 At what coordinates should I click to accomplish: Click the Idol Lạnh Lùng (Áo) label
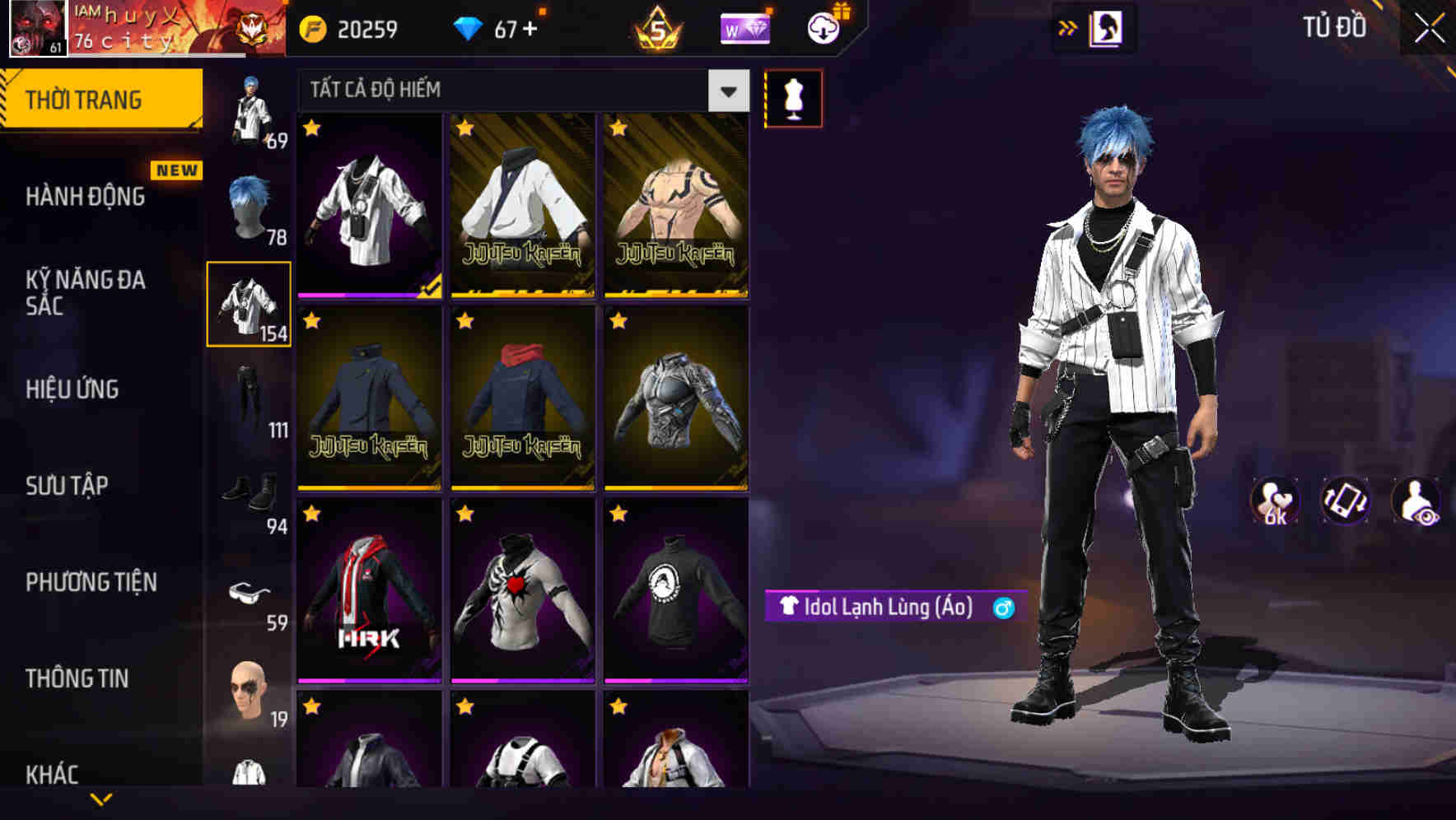pos(885,607)
